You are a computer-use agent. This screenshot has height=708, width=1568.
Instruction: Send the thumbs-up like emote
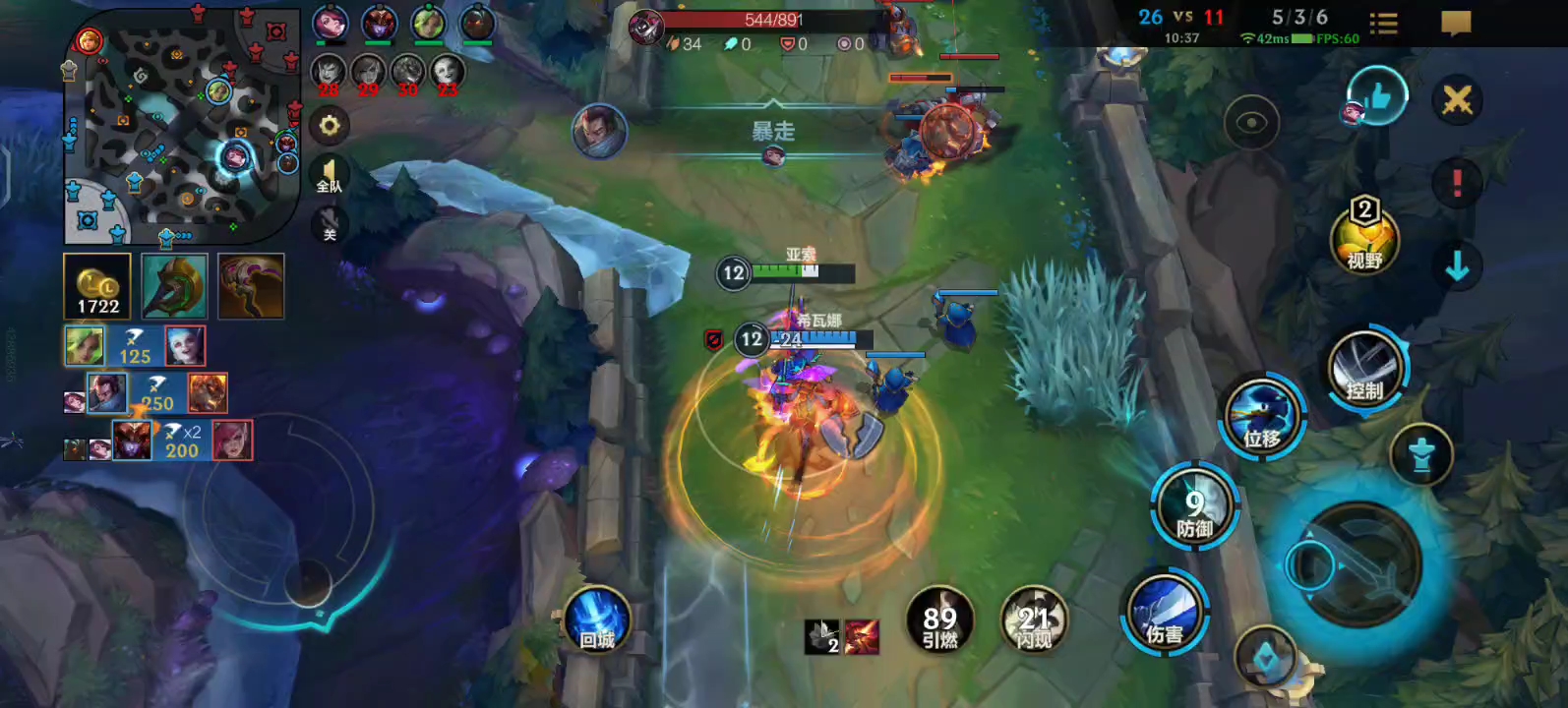1377,97
